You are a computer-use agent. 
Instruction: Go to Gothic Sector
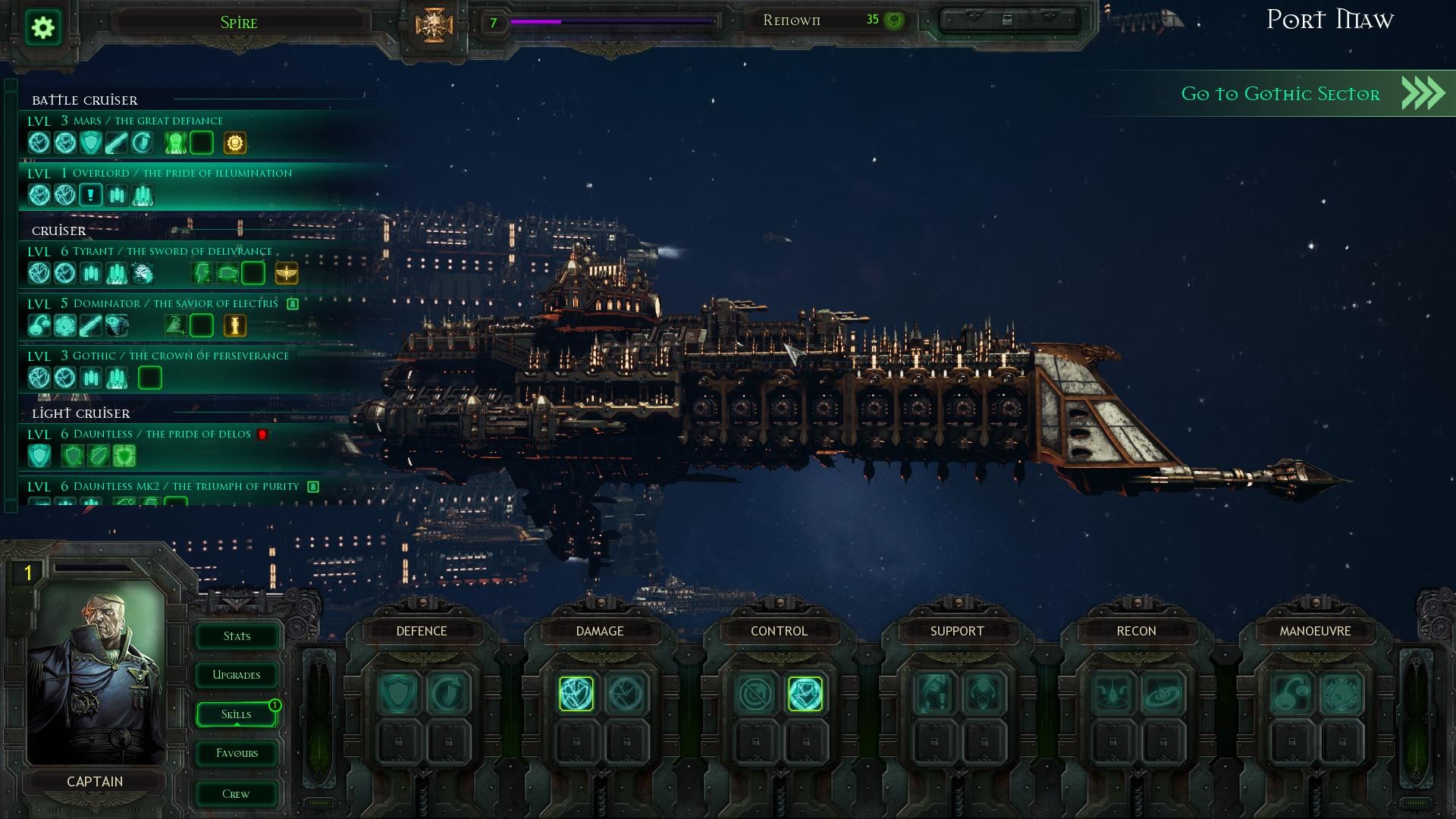1289,94
